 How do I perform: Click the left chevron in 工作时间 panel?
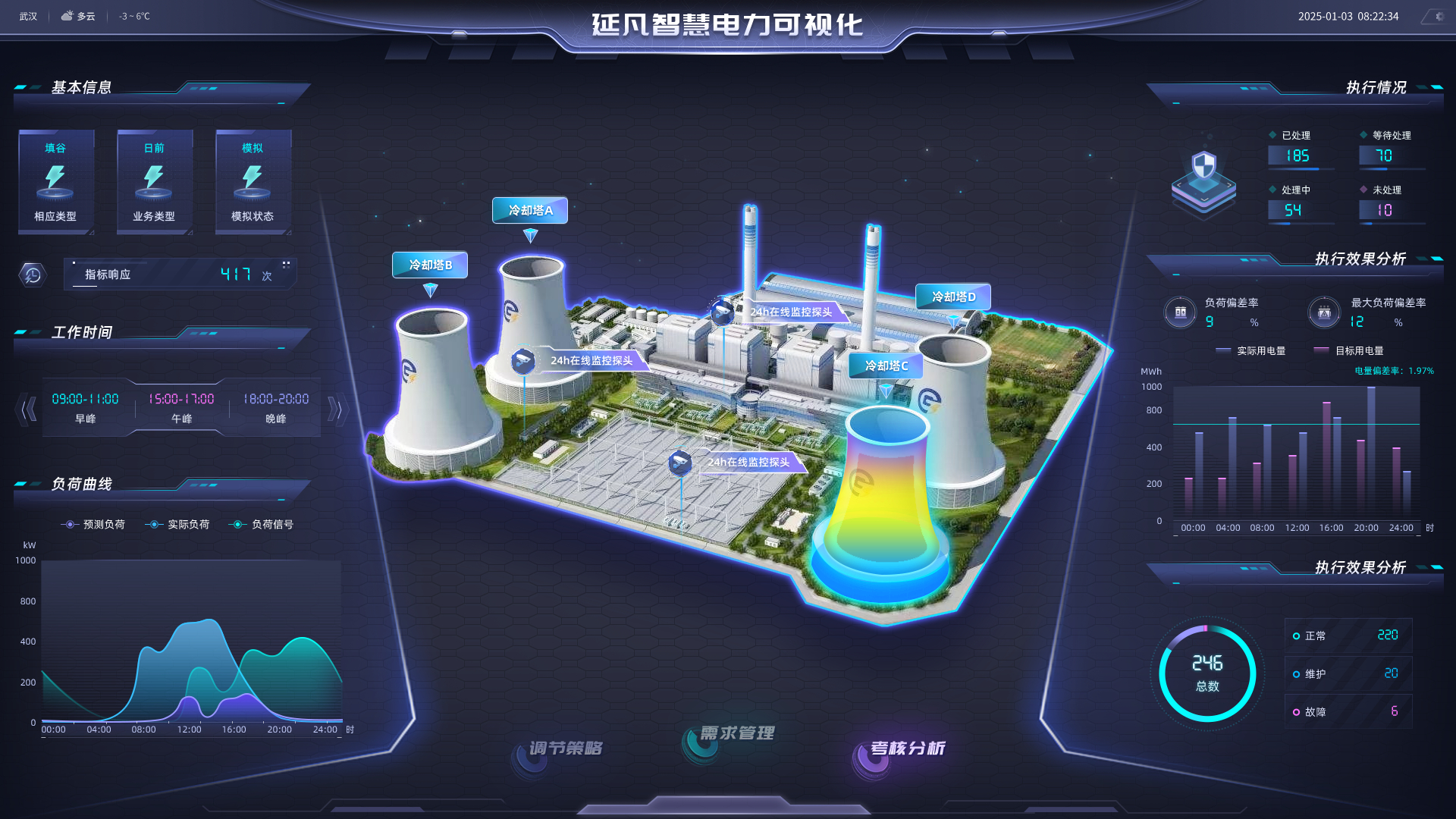pyautogui.click(x=30, y=408)
